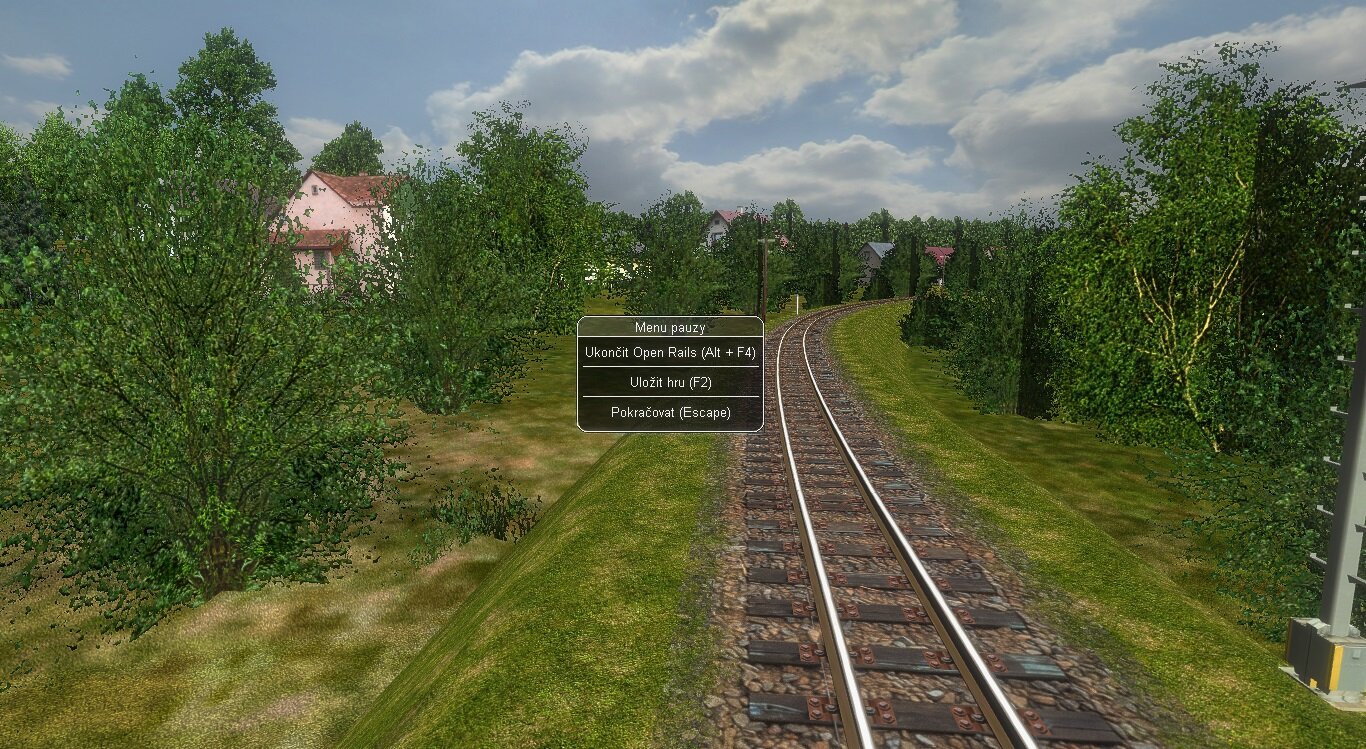The image size is (1366, 749).
Task: Click the Pokračovat (Escape) button to resume
Action: click(x=670, y=411)
